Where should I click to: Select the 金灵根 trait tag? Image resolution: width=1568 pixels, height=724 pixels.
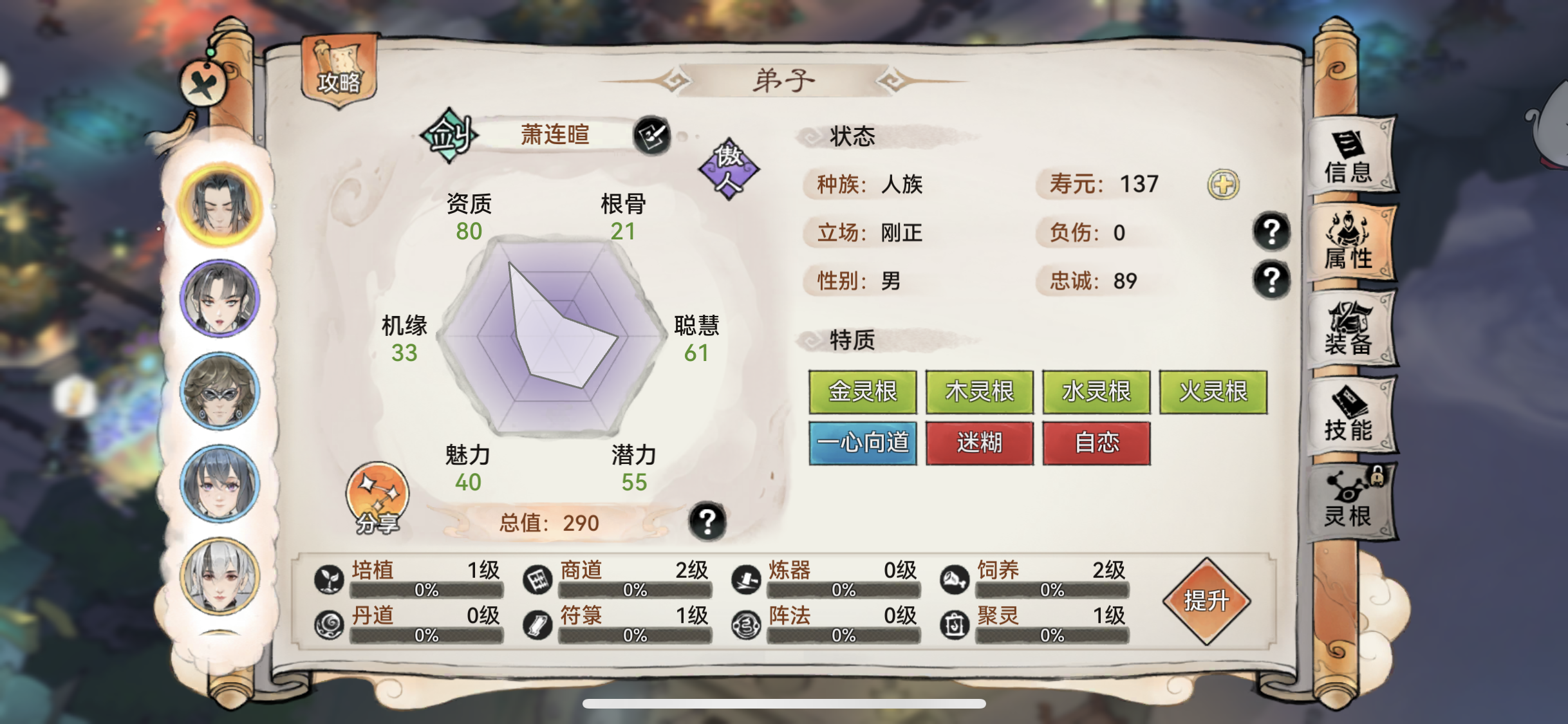863,391
